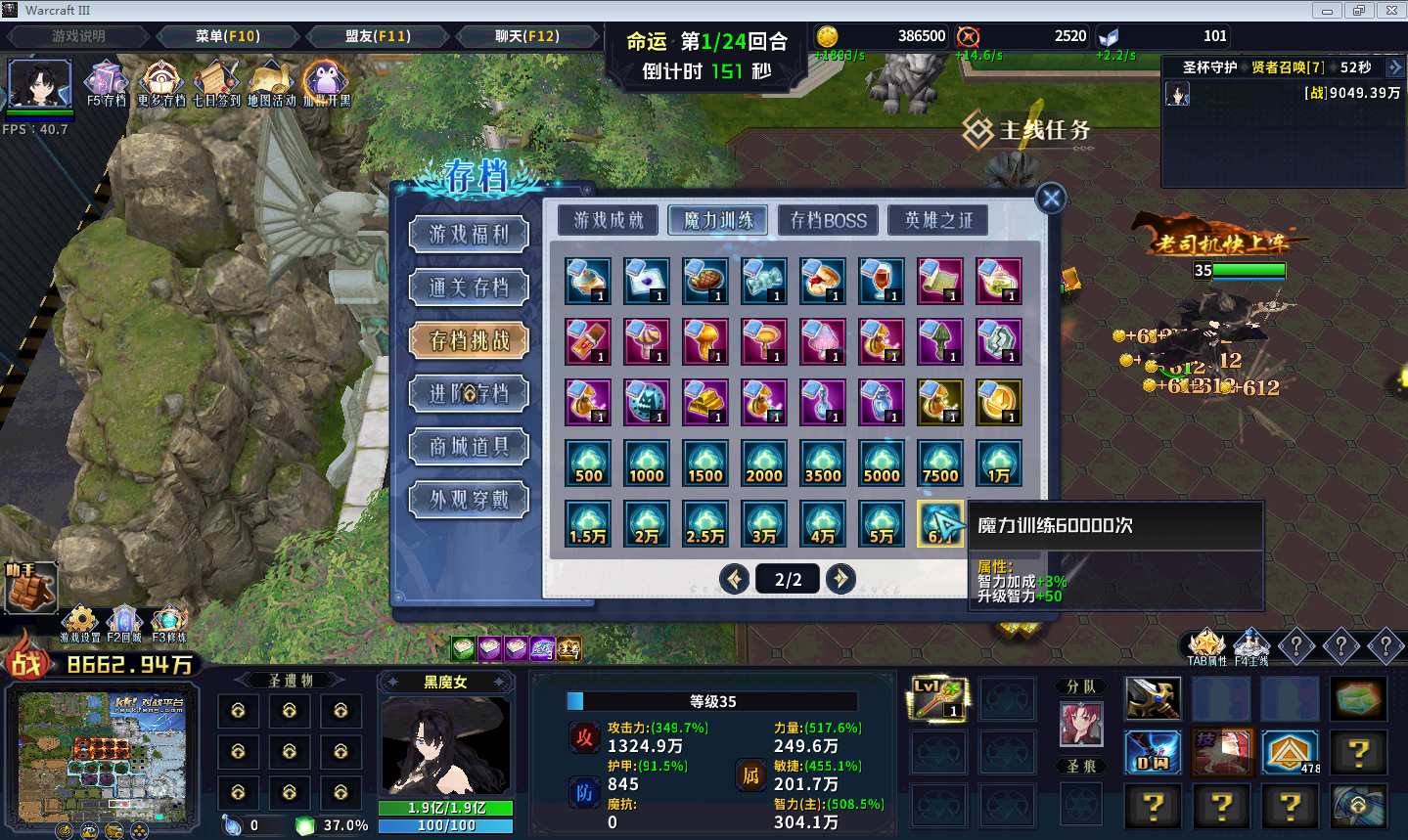The width and height of the screenshot is (1408, 840).
Task: Open the 盟友(F11) allies menu
Action: (x=378, y=36)
